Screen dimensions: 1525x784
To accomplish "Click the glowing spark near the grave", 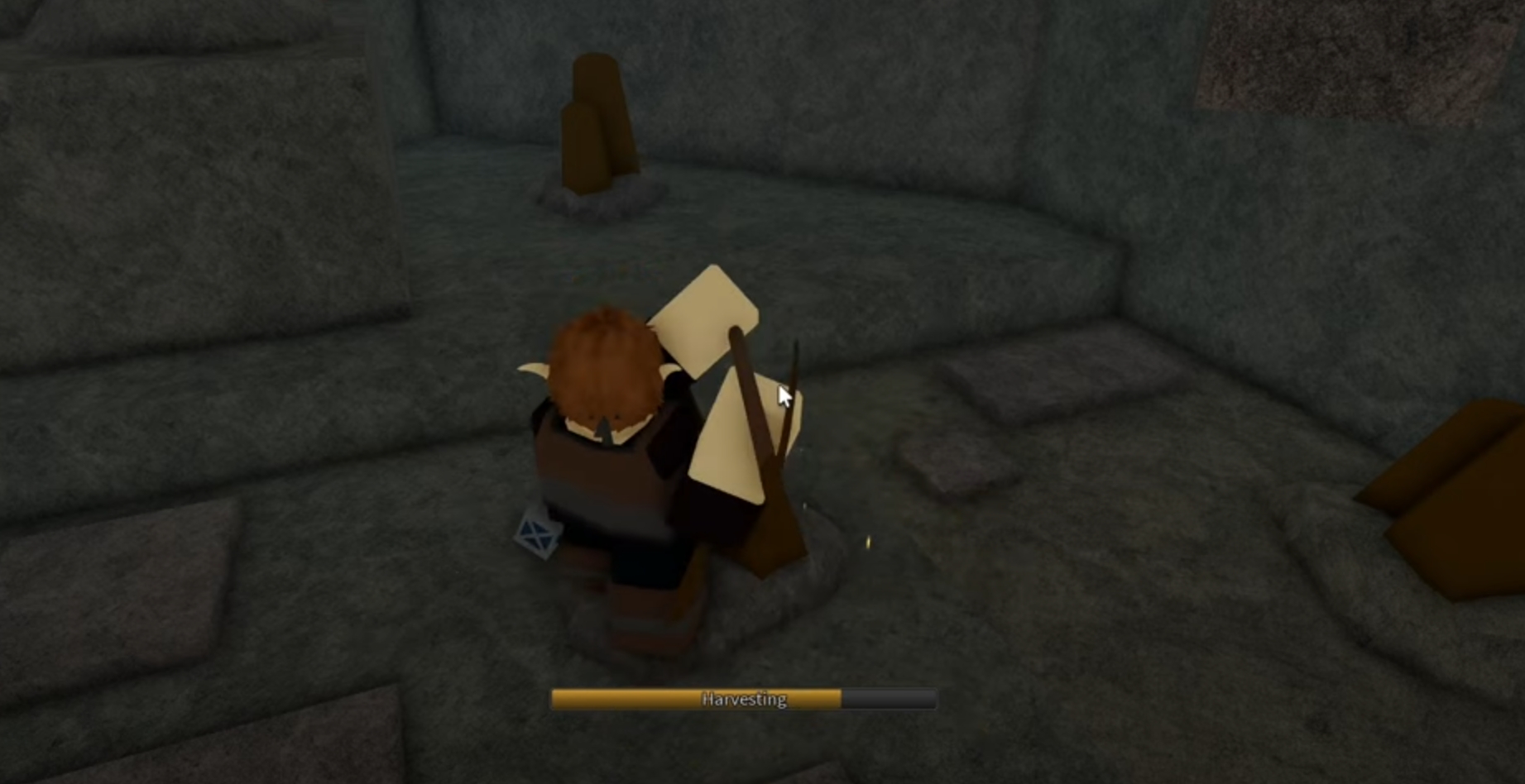I will point(869,542).
